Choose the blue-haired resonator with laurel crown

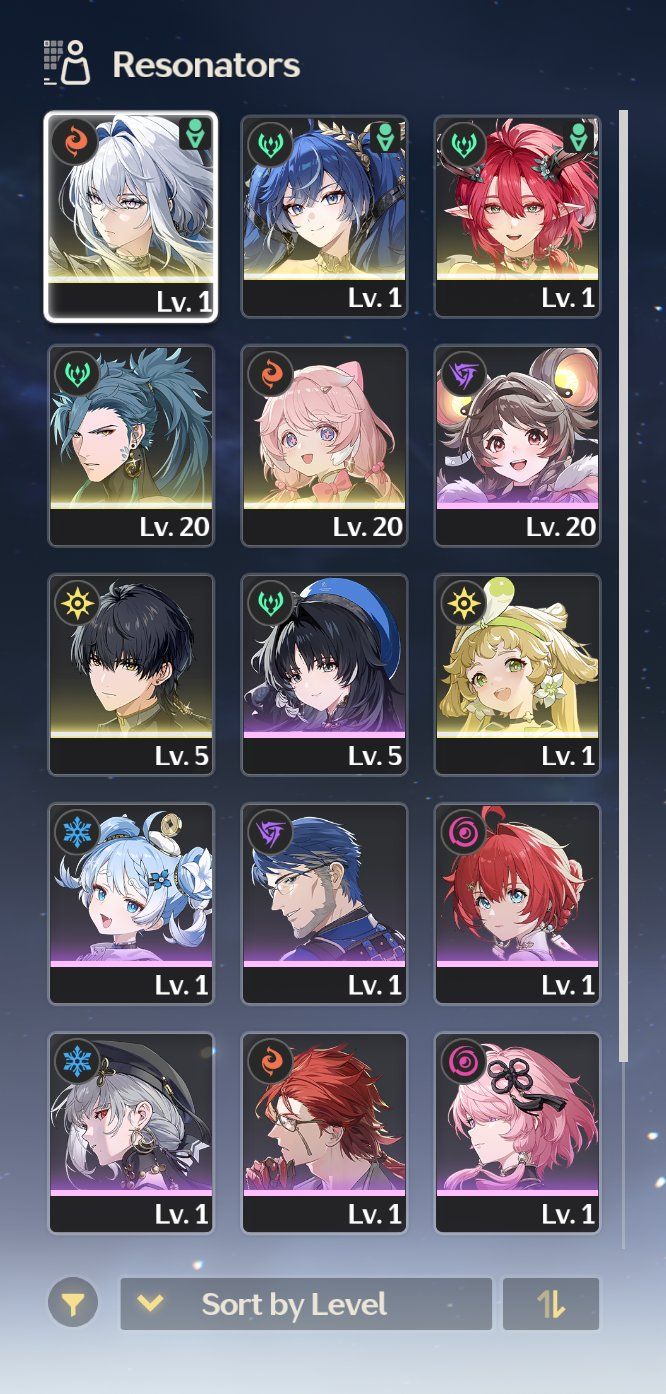(x=324, y=215)
